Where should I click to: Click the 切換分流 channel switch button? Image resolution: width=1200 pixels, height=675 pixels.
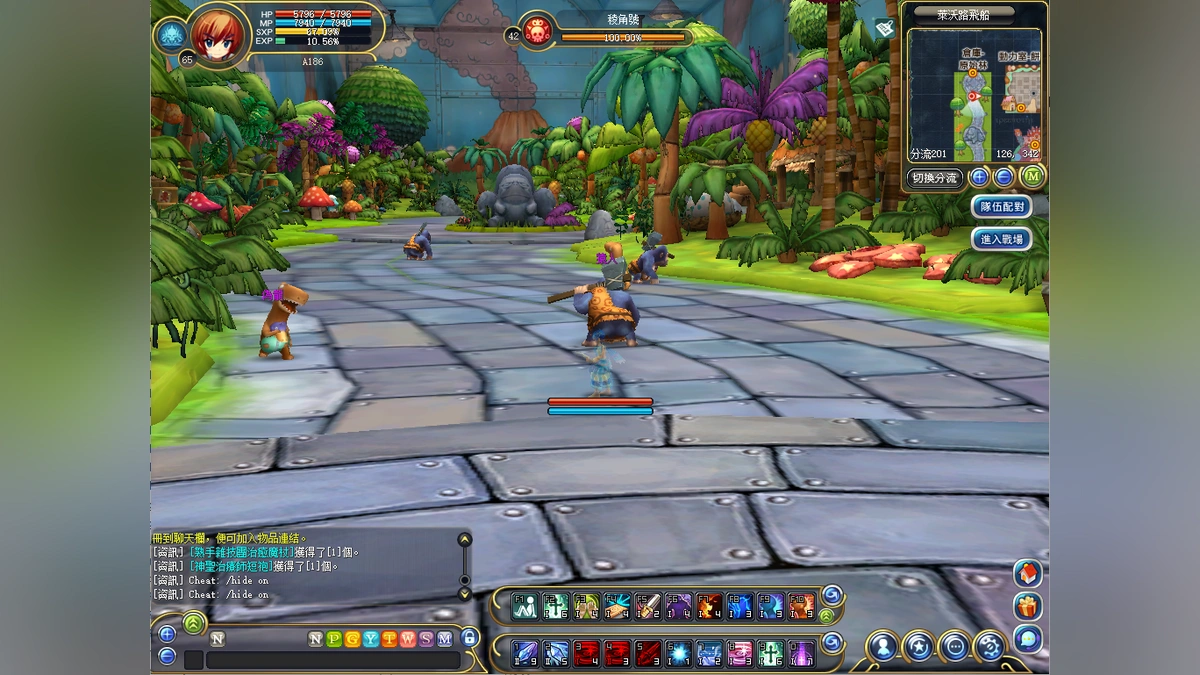click(935, 178)
